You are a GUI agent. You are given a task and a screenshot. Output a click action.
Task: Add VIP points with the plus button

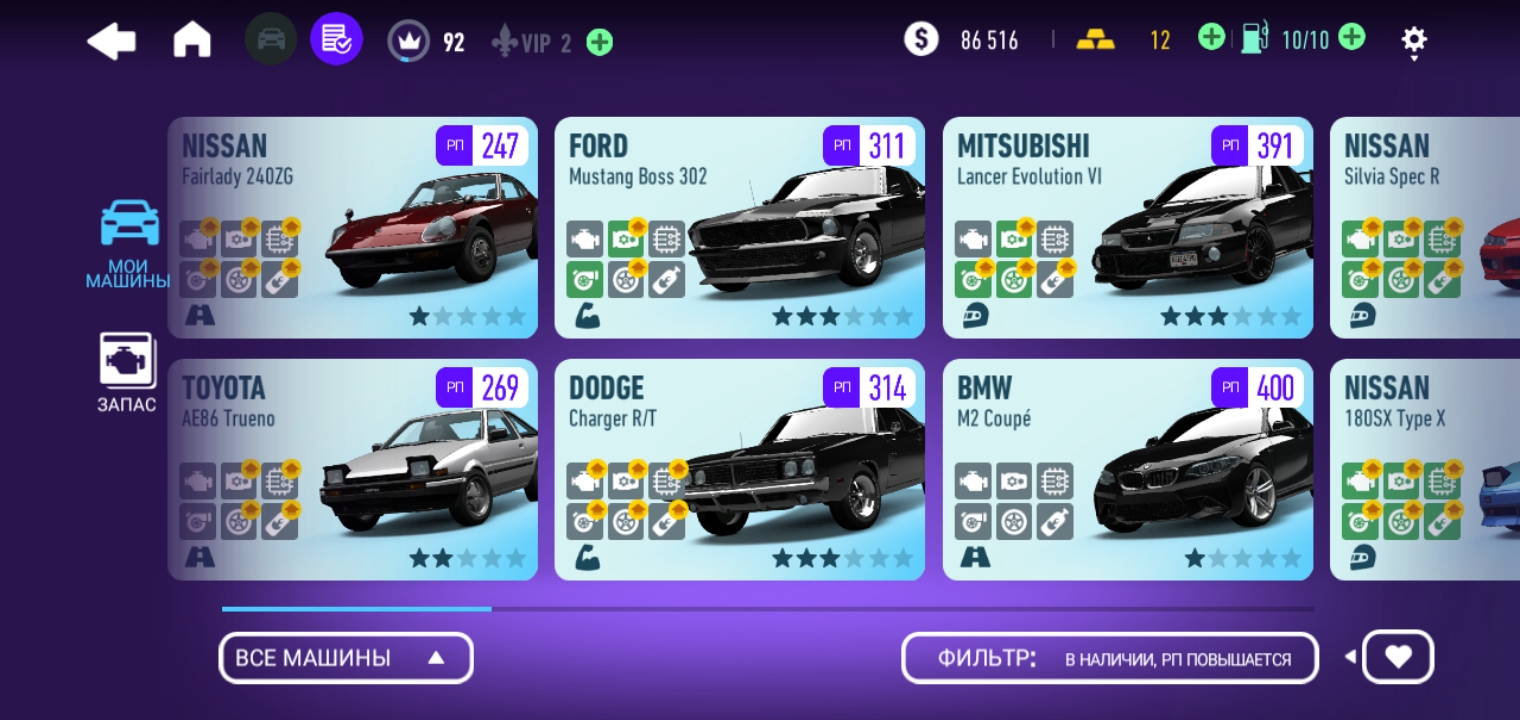tap(600, 42)
